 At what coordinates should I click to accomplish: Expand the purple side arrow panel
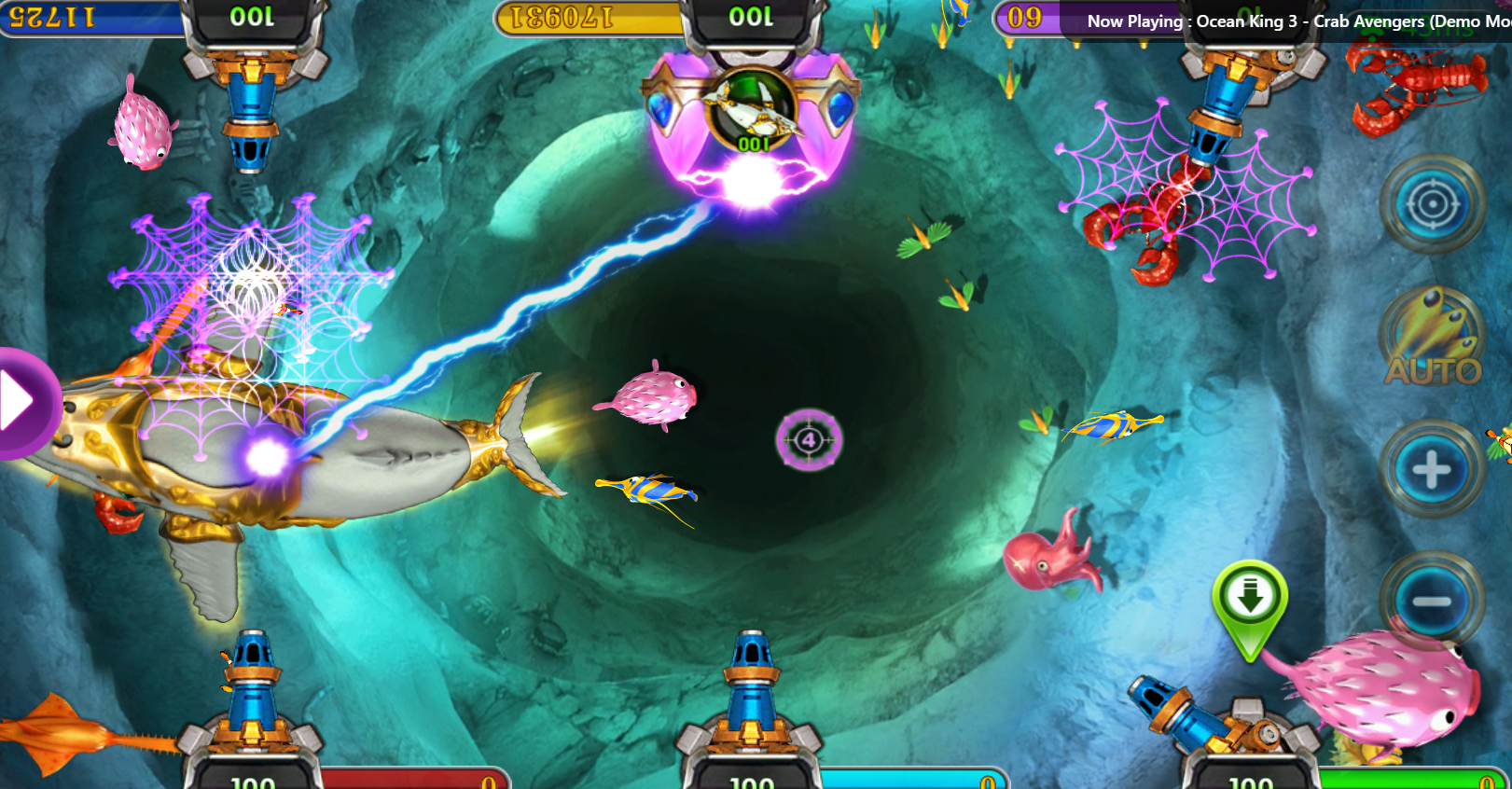[21, 403]
